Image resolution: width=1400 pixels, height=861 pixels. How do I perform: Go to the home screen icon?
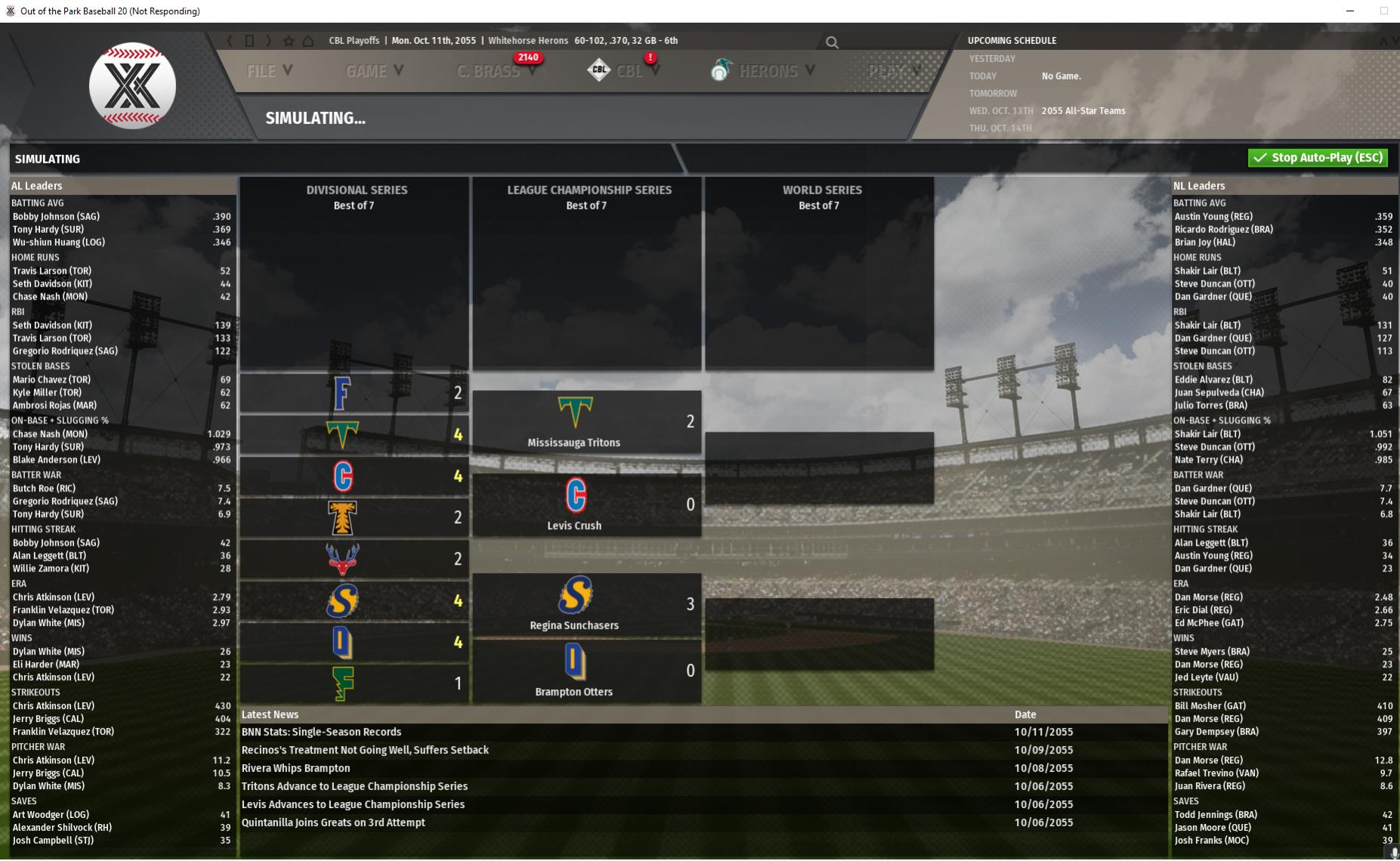point(308,41)
